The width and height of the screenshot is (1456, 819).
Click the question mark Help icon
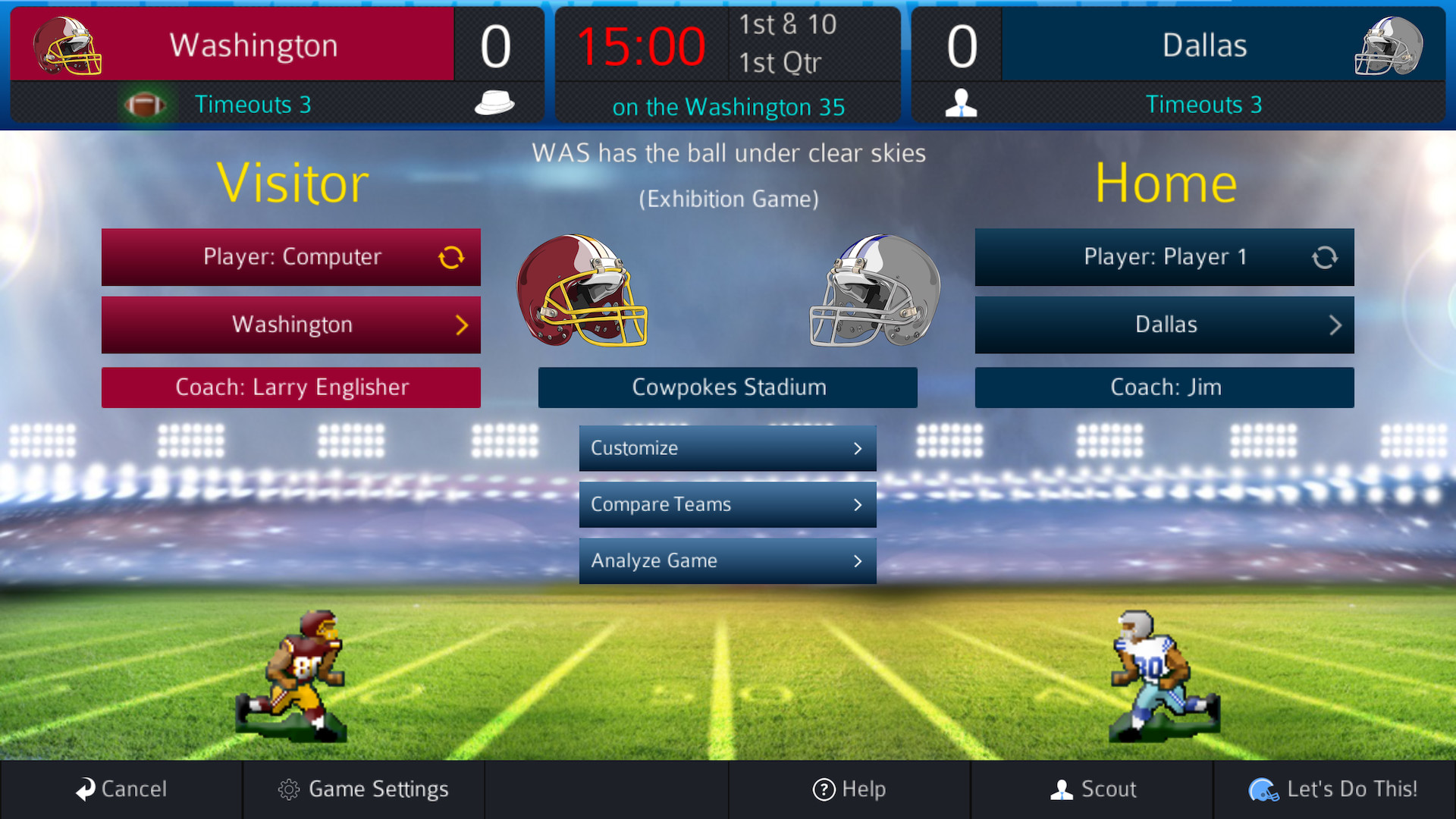pos(824,789)
